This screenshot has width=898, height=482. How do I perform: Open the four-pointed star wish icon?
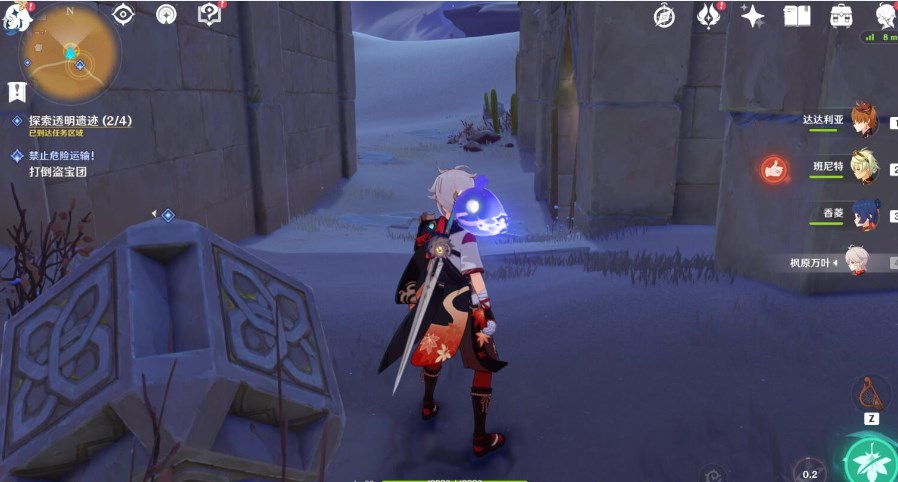click(x=752, y=15)
